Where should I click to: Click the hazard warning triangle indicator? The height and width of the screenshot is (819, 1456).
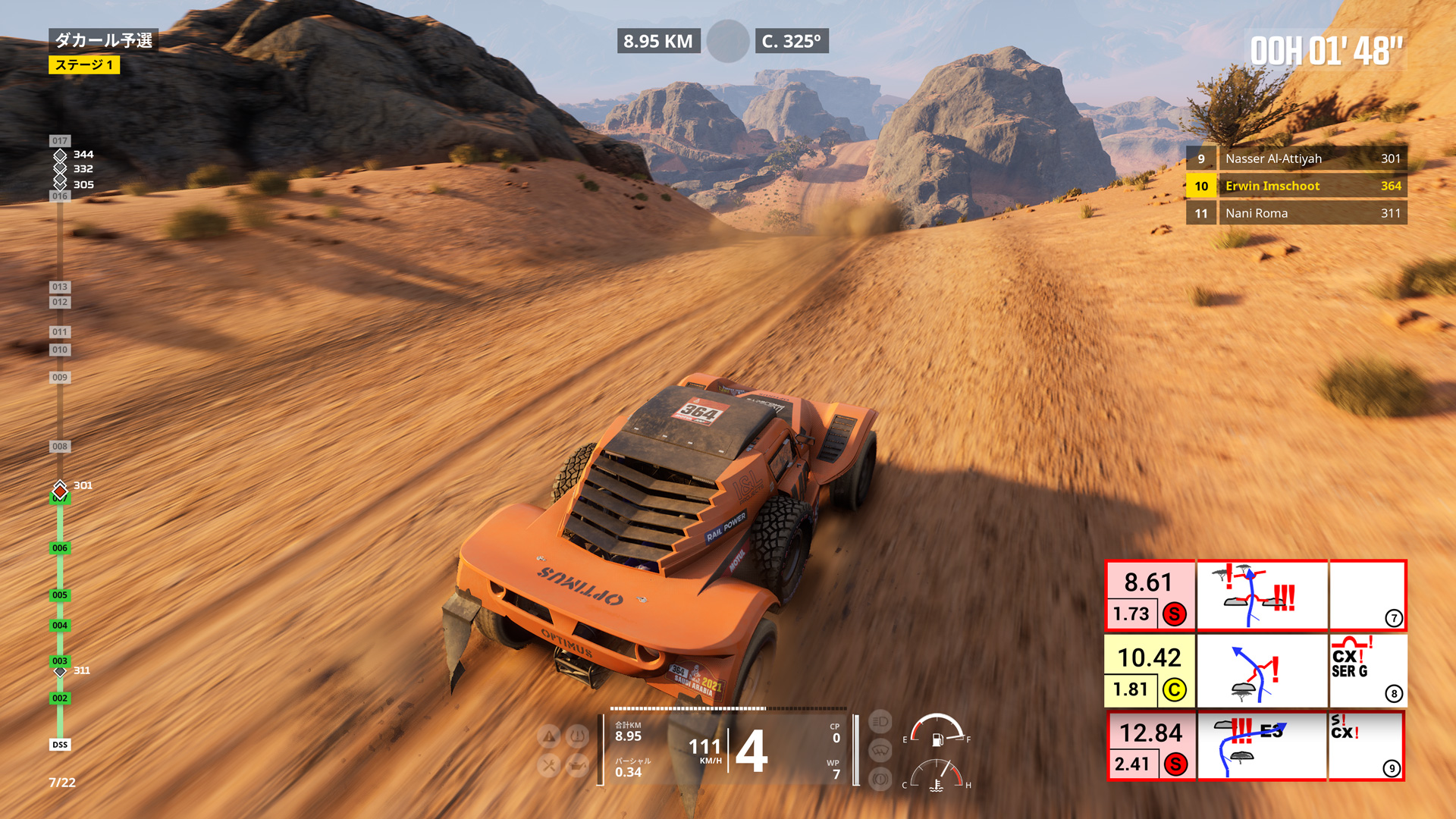point(549,736)
